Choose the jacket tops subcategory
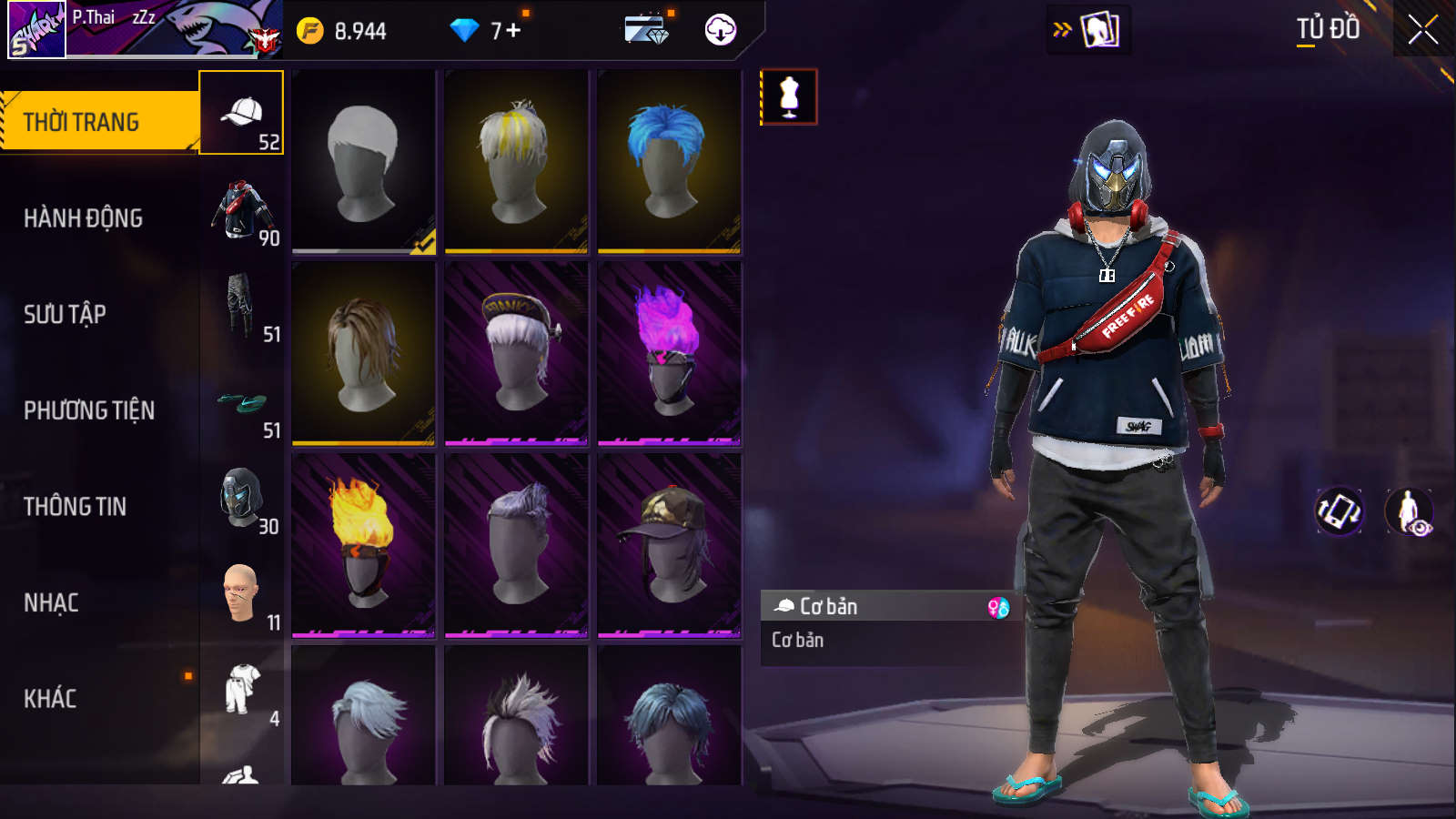1456x819 pixels. [x=241, y=209]
